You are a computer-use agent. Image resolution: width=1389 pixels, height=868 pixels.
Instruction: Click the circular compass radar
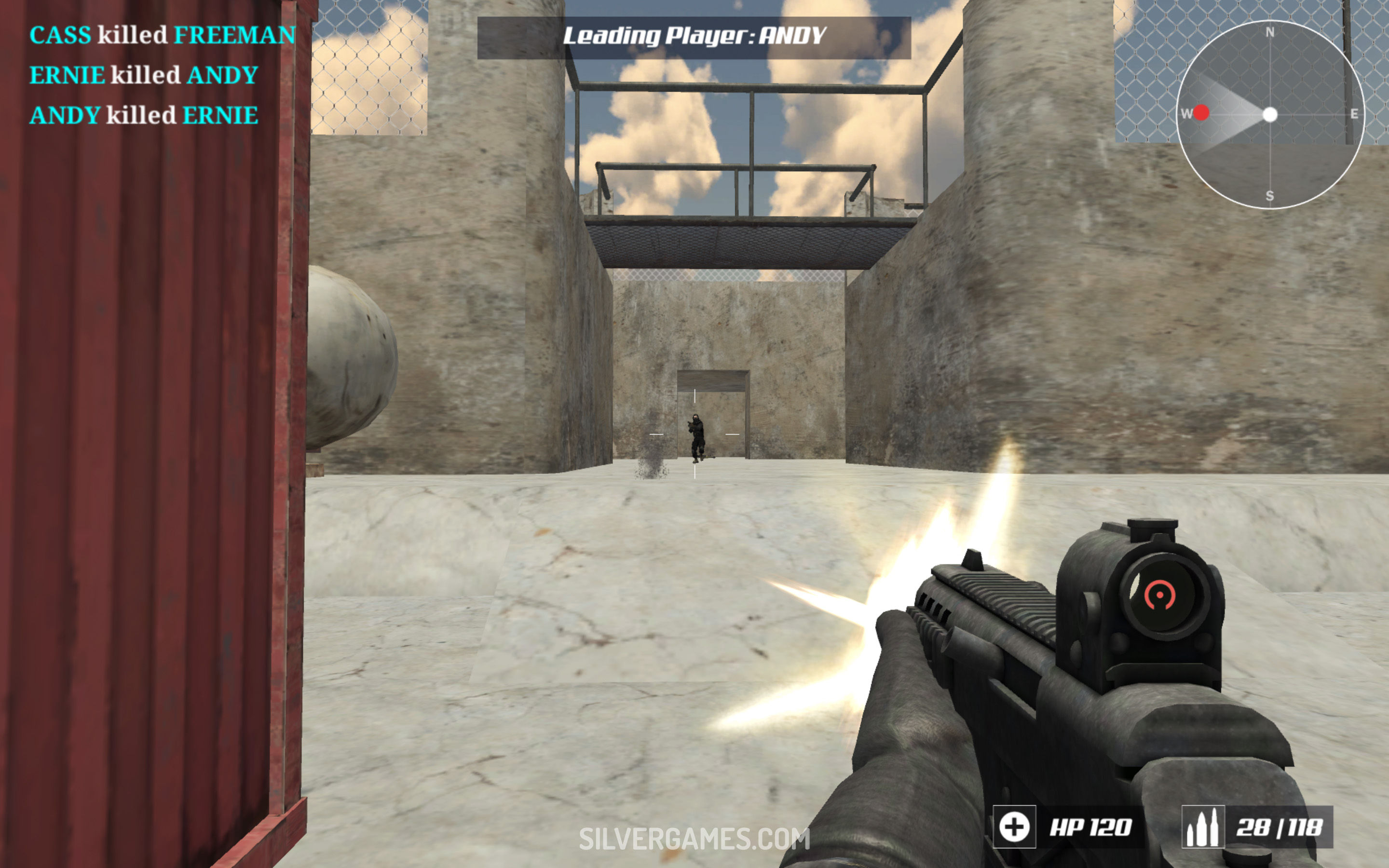1269,115
